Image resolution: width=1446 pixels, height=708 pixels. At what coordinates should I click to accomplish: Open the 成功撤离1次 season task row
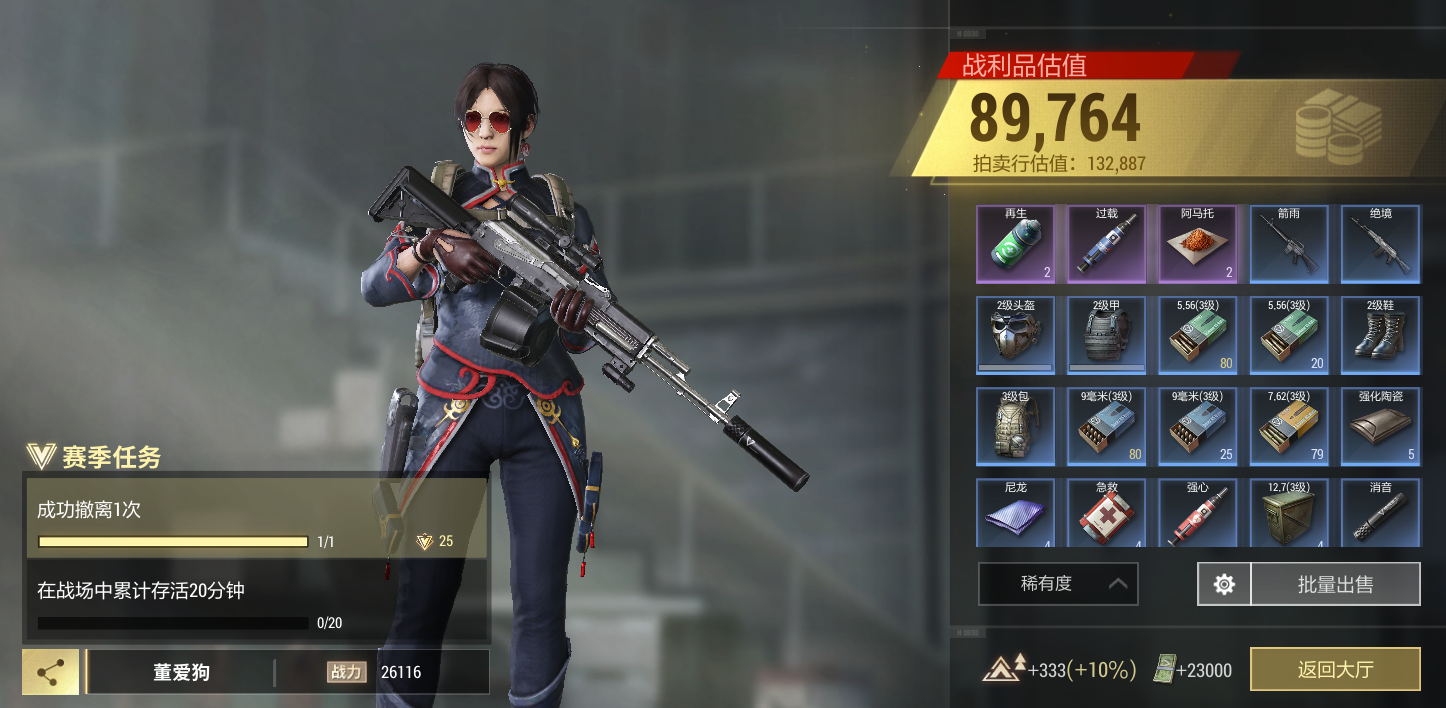pos(256,518)
